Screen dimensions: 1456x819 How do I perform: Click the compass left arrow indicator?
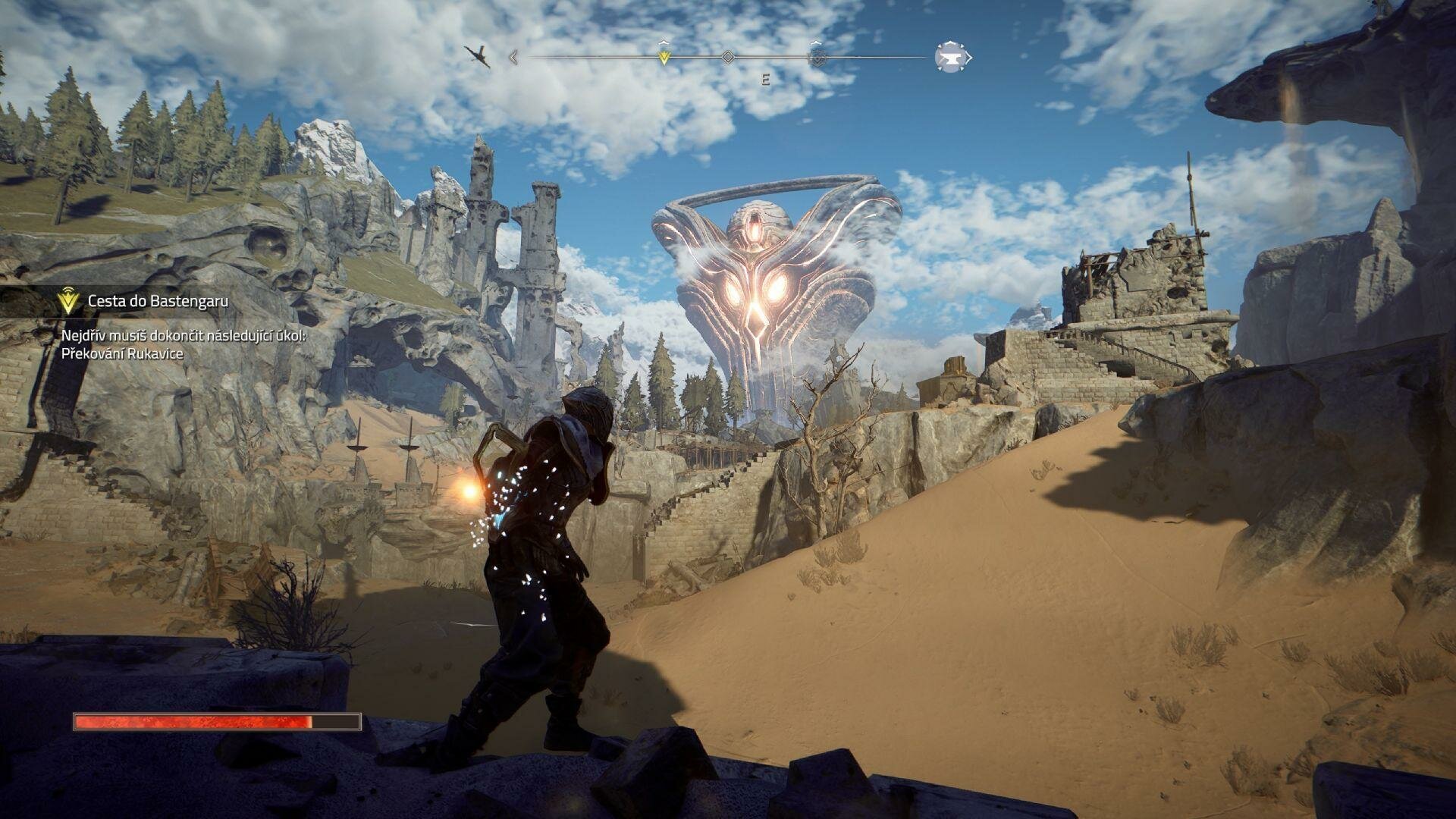pyautogui.click(x=513, y=57)
